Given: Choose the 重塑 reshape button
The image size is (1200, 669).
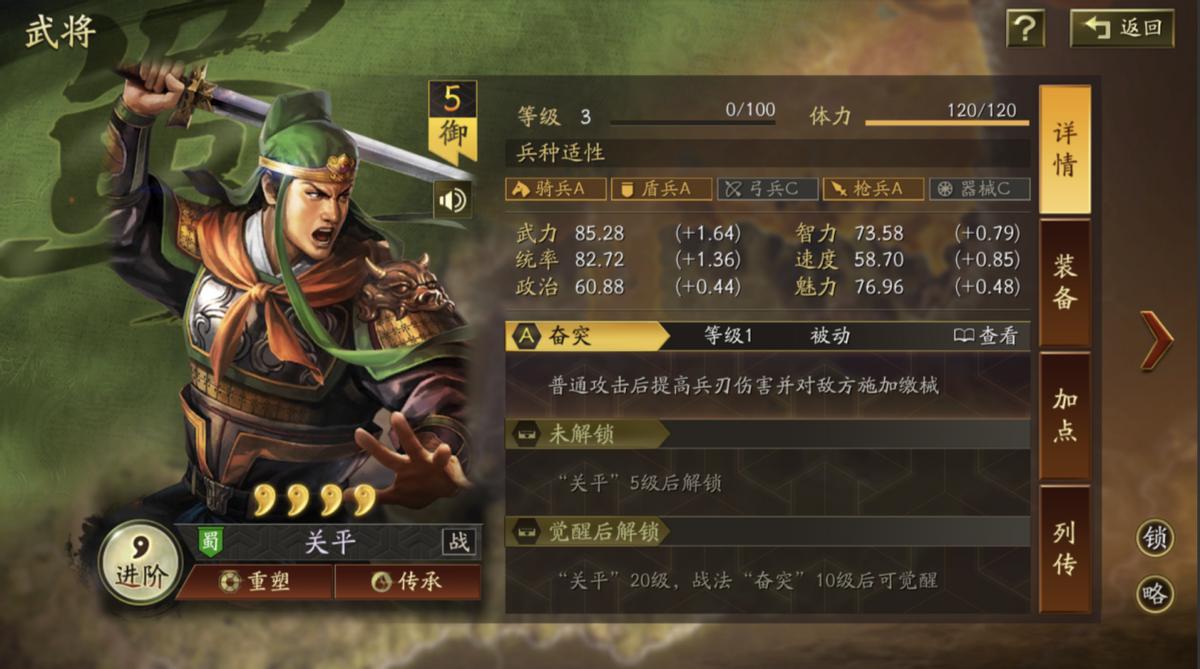Looking at the screenshot, I should tap(255, 581).
